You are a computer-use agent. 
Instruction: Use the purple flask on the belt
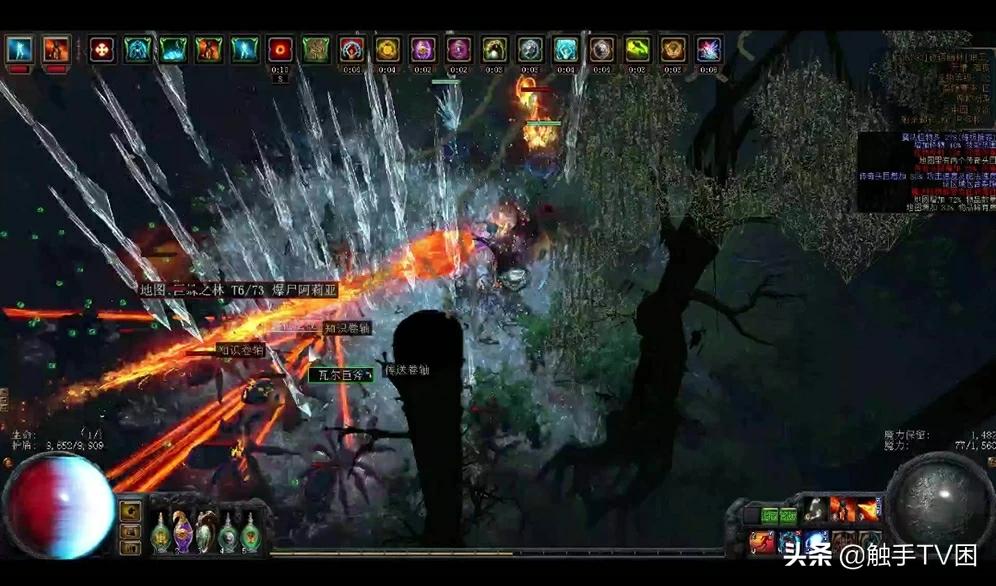183,533
